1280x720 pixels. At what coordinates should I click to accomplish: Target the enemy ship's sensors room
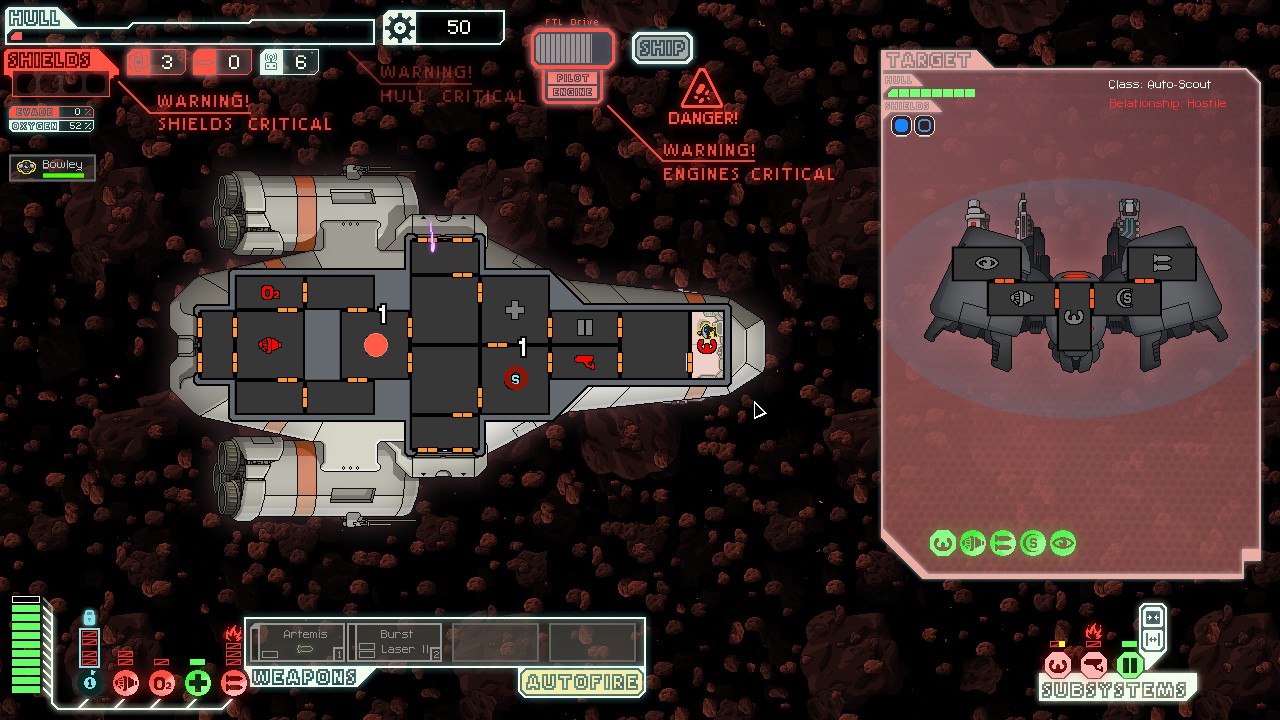(987, 264)
